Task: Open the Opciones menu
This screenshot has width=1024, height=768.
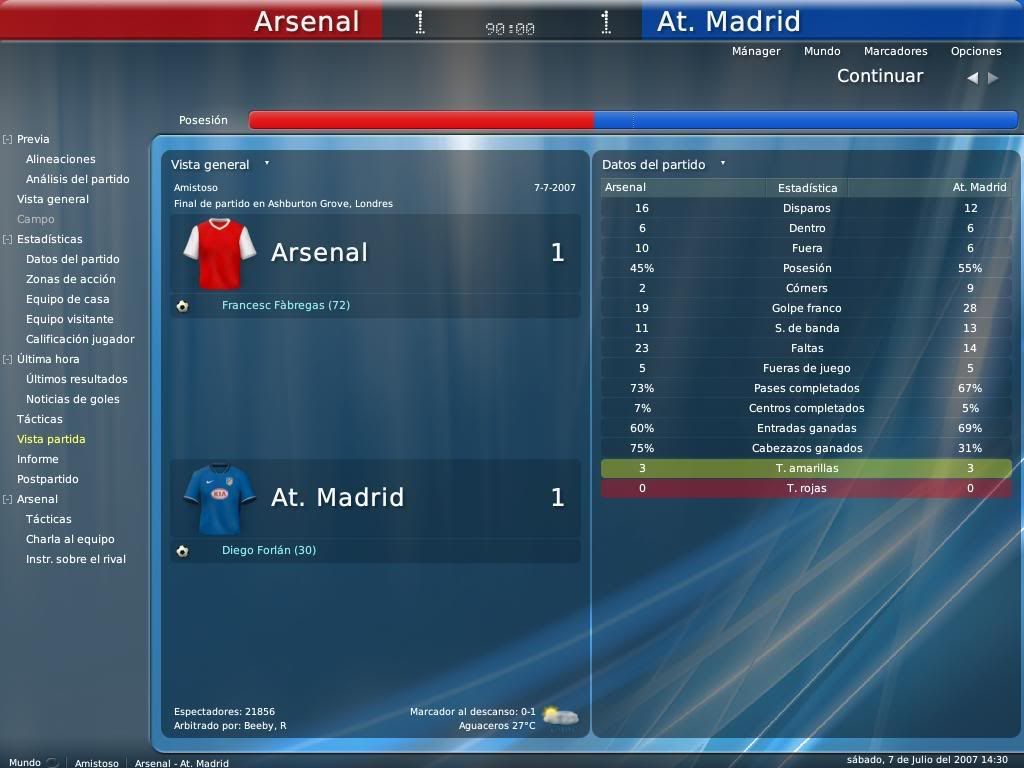Action: (976, 51)
